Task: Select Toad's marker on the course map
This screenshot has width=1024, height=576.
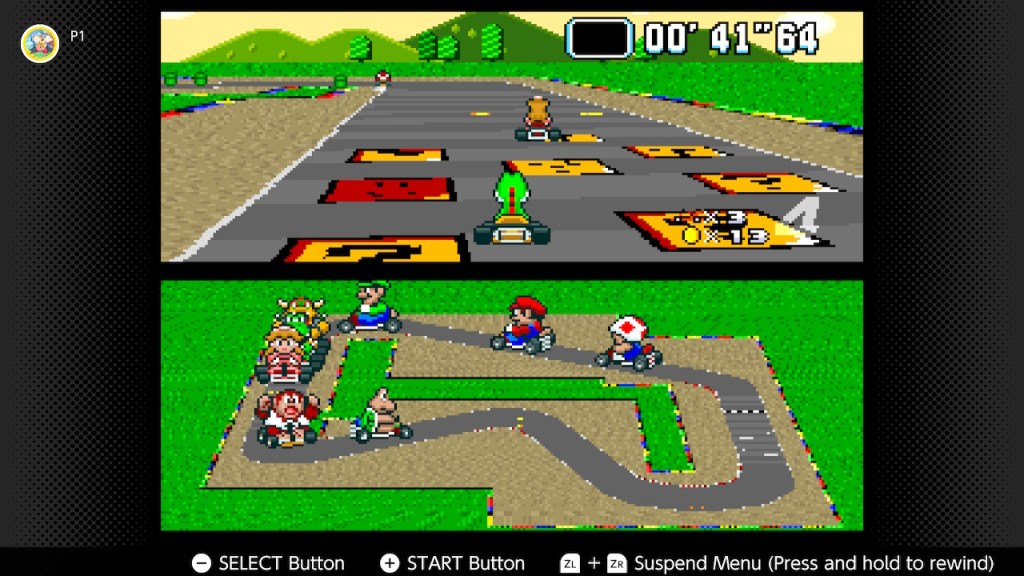Action: (629, 343)
